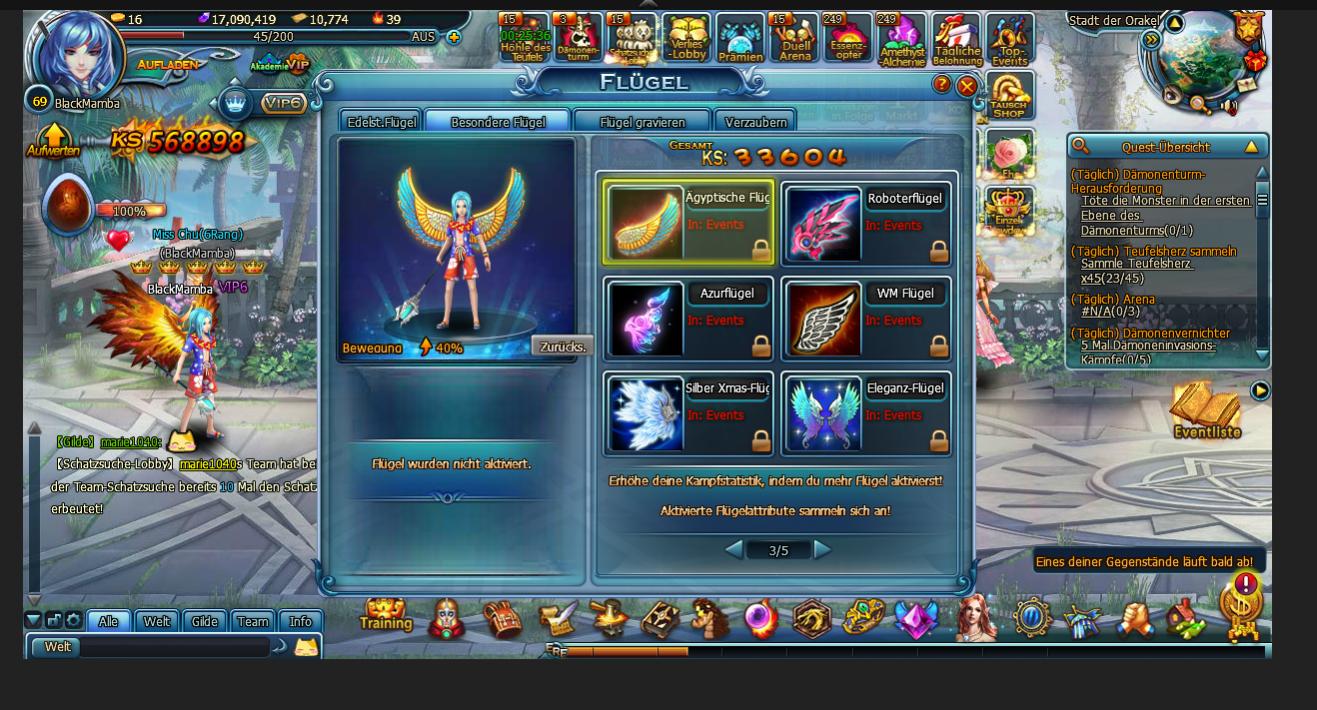Screen dimensions: 1317x710
Task: Select the Ägyptische Flügel wing slot
Action: click(x=688, y=222)
